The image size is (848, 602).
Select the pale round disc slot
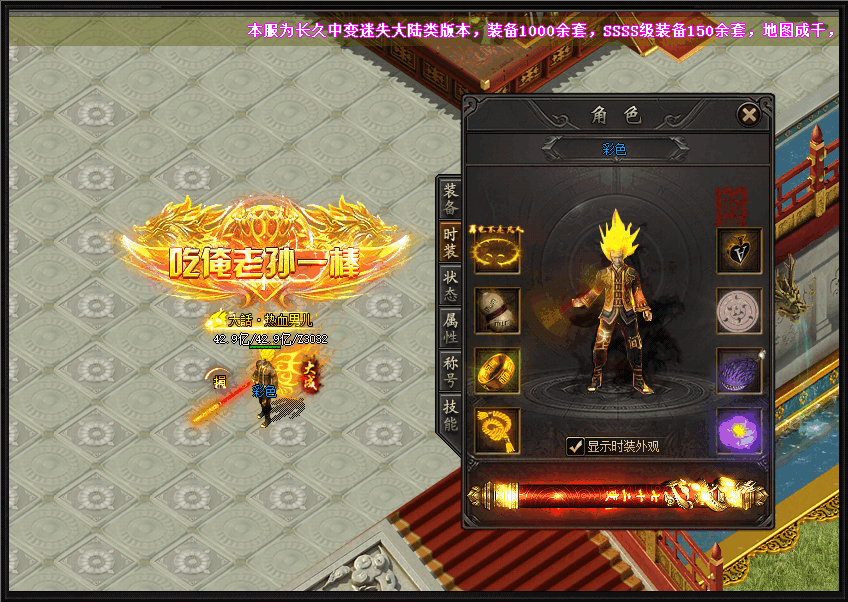pos(739,311)
